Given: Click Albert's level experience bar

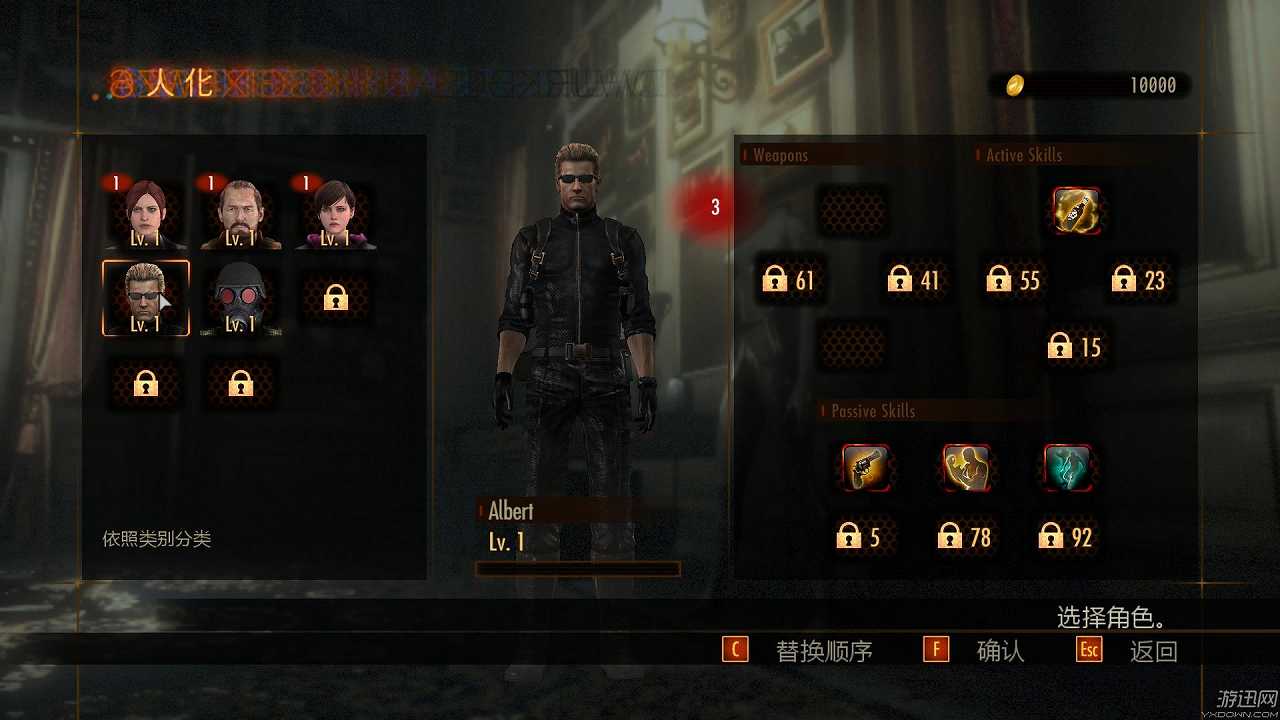Looking at the screenshot, I should 578,568.
